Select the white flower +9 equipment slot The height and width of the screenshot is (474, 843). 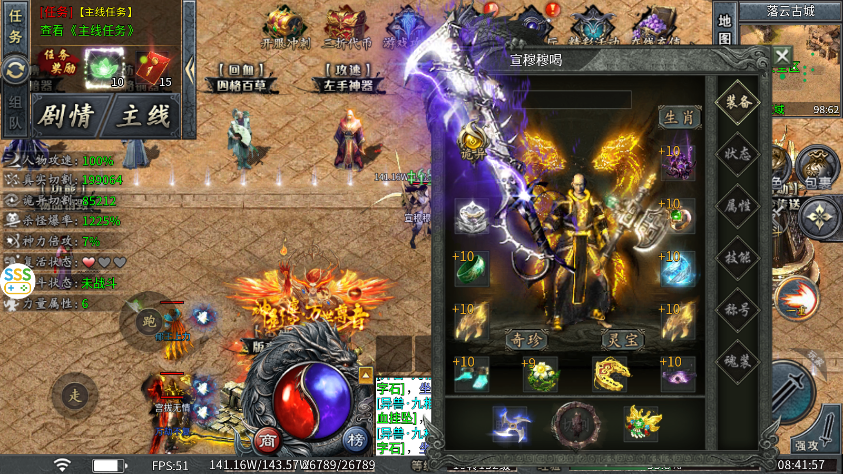click(x=541, y=374)
